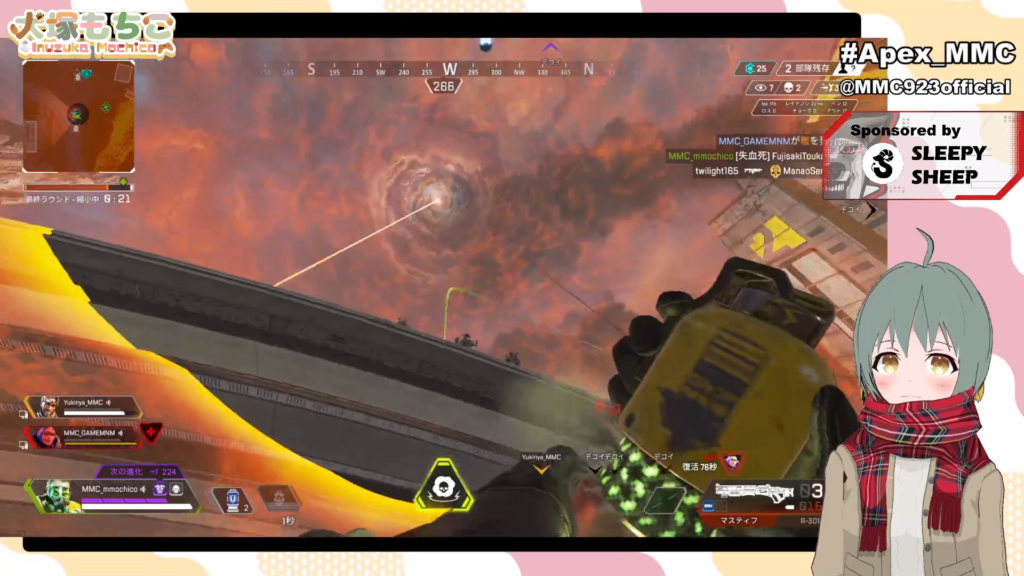
Task: Click the @MMC923official overlay handle
Action: pos(923,88)
